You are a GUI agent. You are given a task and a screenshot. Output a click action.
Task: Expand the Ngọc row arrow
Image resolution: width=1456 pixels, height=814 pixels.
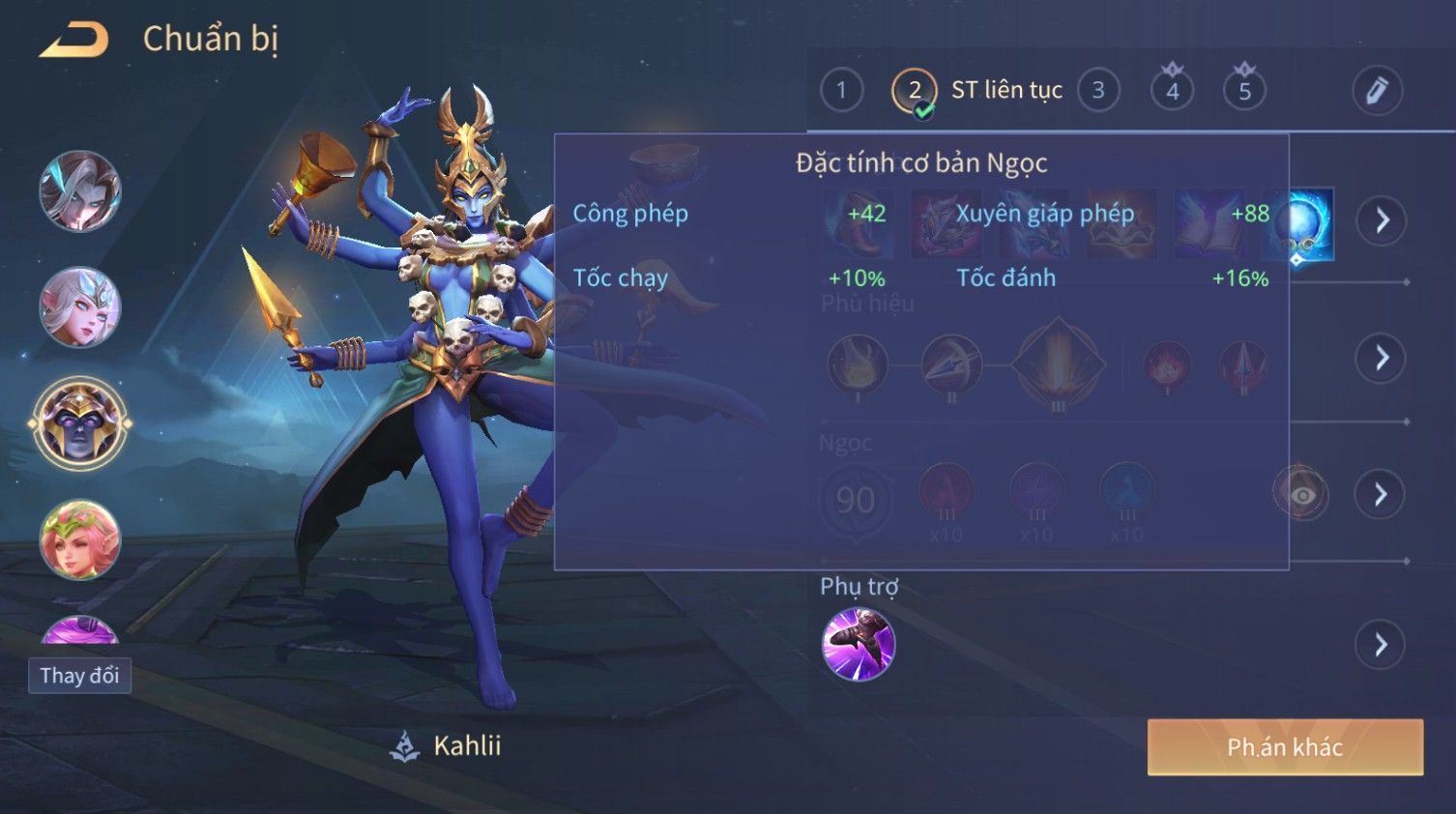(1381, 495)
